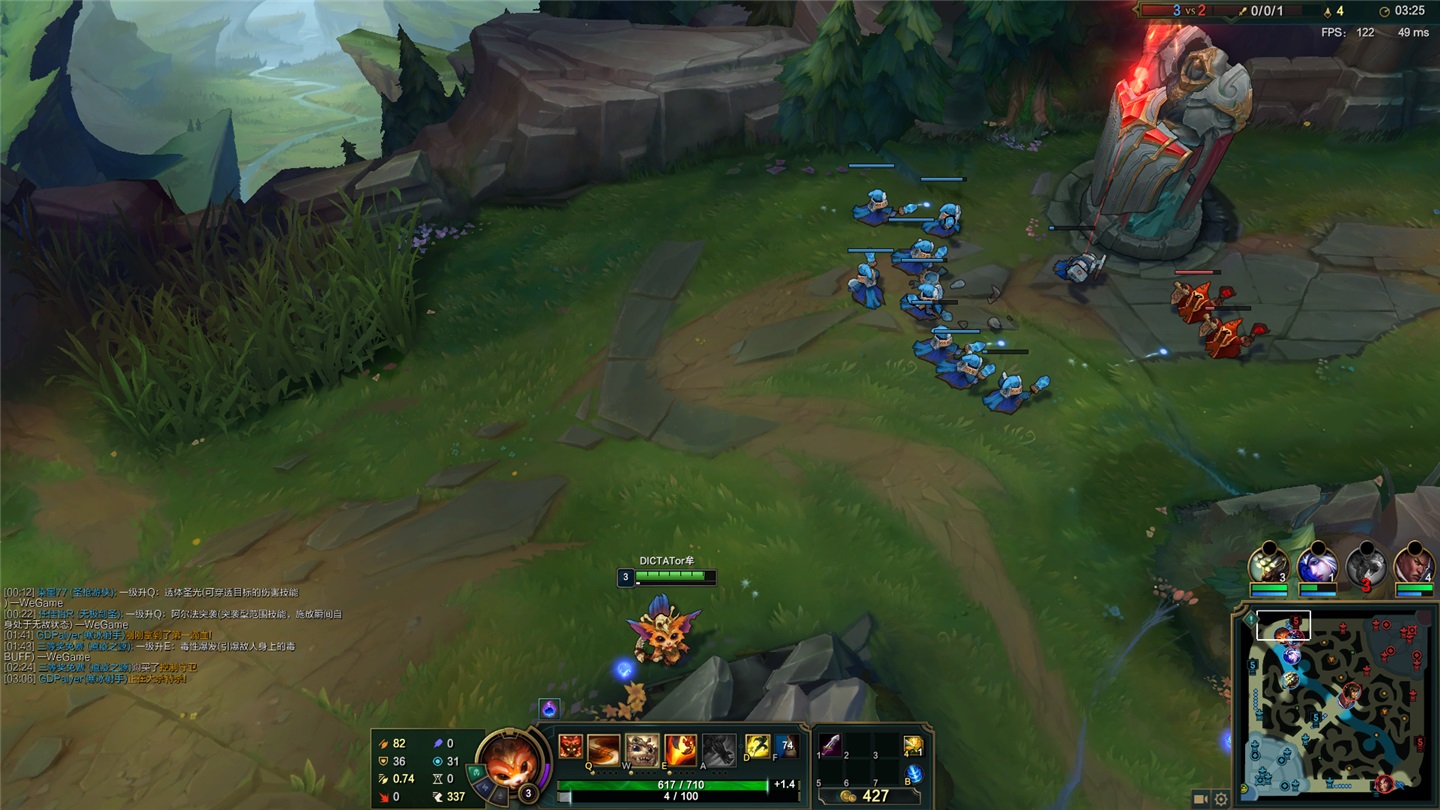Click the minimap alert ping button

(x=1250, y=620)
